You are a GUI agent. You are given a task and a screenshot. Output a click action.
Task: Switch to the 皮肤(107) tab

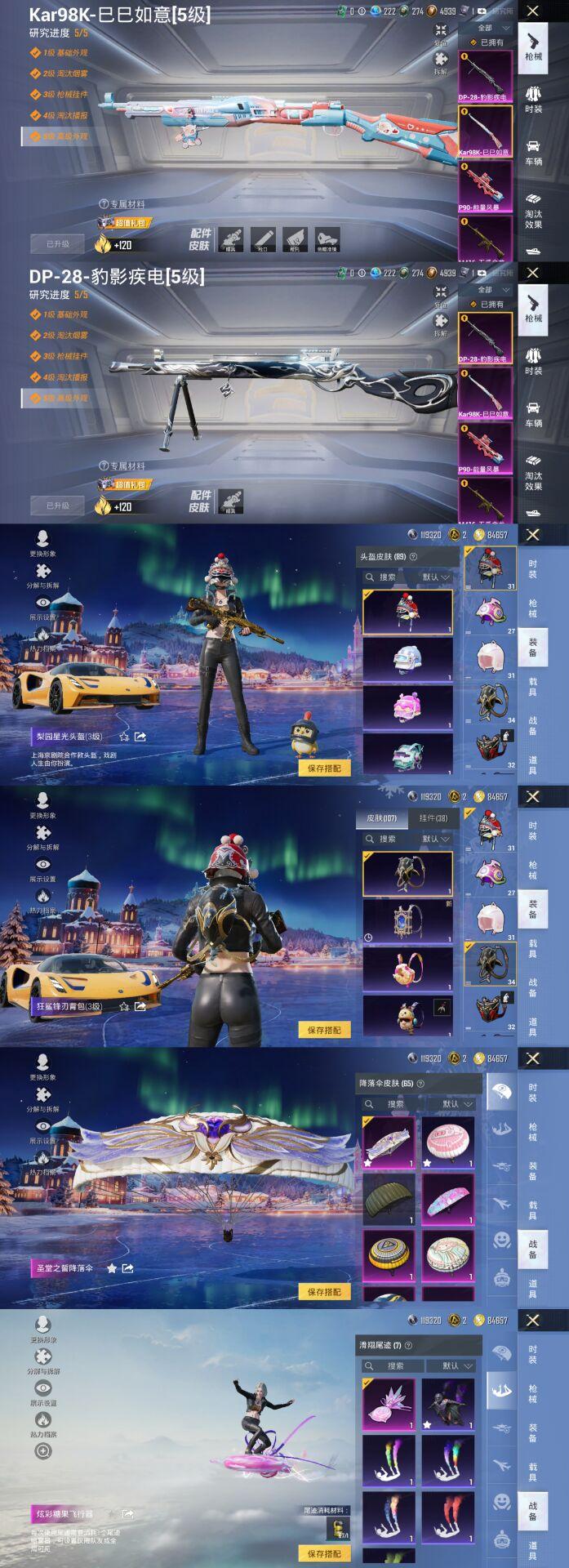pos(381,817)
